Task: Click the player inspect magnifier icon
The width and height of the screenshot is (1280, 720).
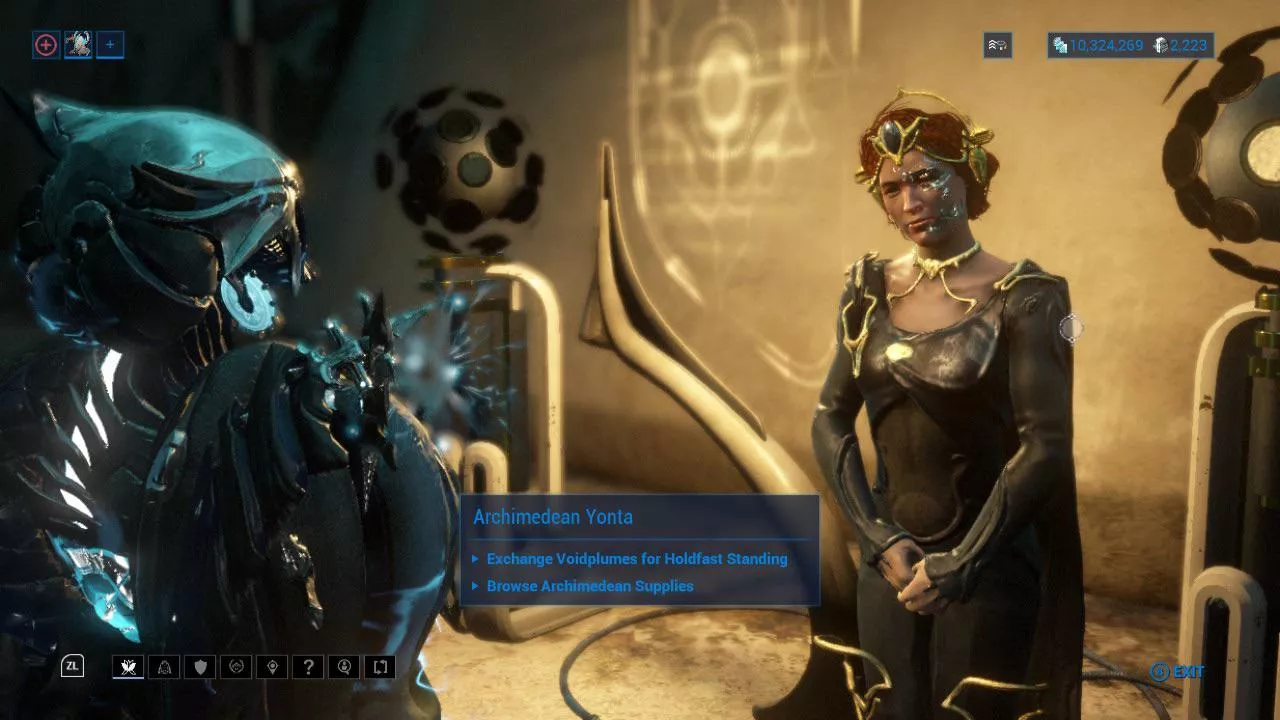Action: tap(345, 667)
